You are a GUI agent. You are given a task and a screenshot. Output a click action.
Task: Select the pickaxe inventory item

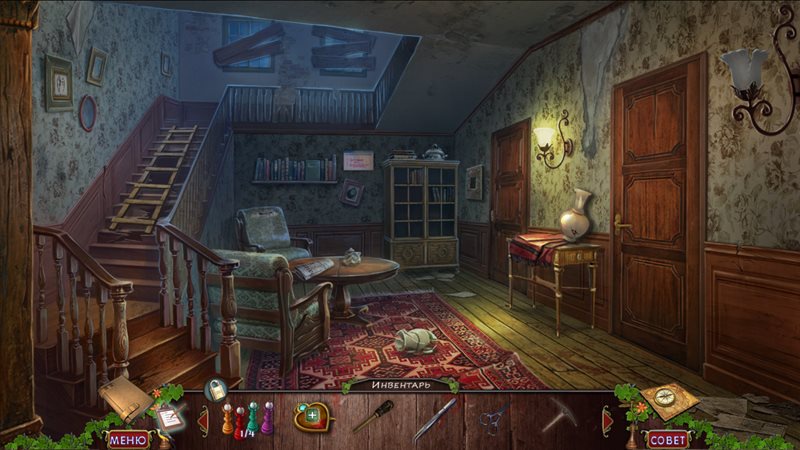coord(559,414)
